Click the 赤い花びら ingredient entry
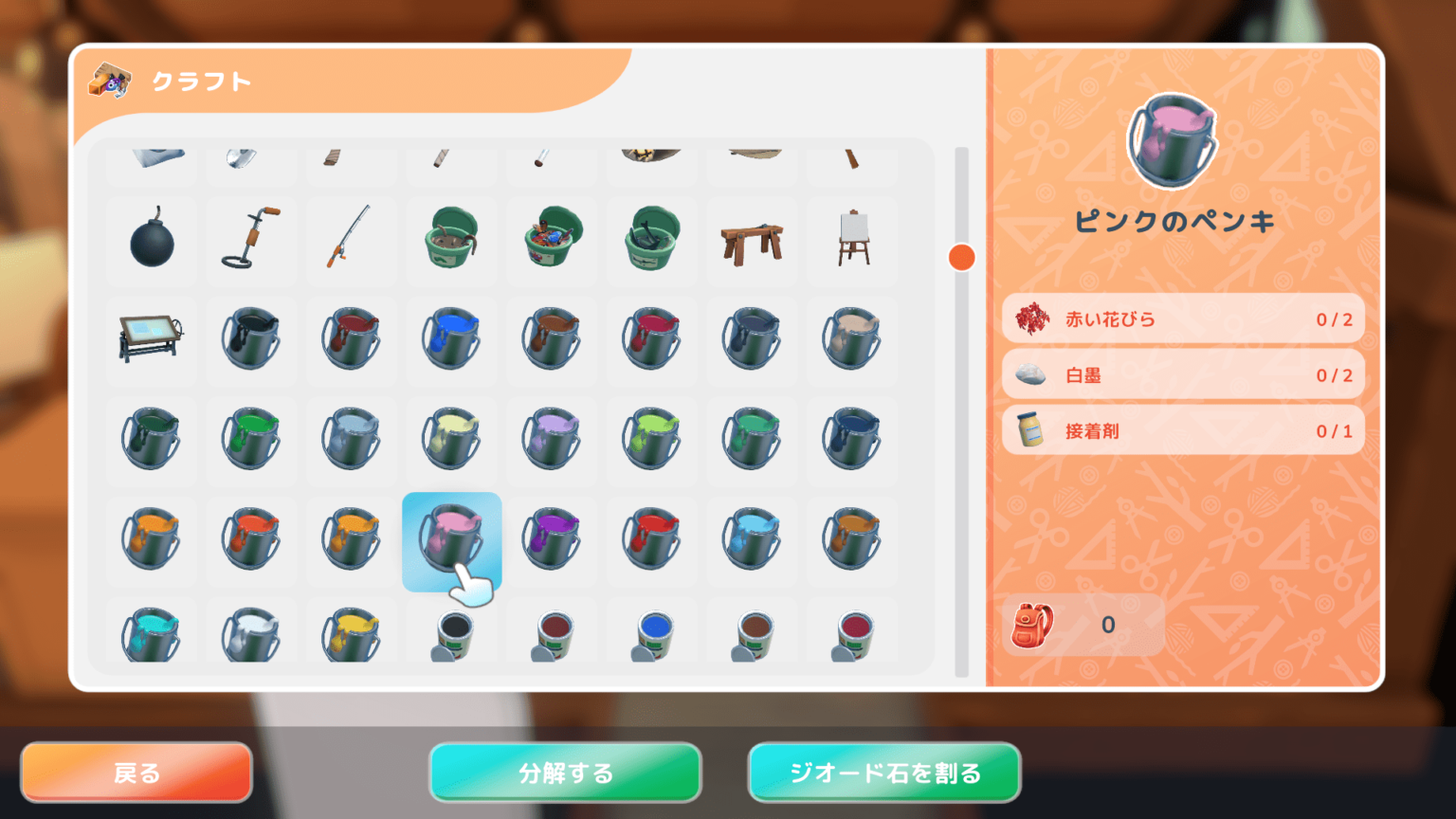1456x819 pixels. [x=1182, y=319]
